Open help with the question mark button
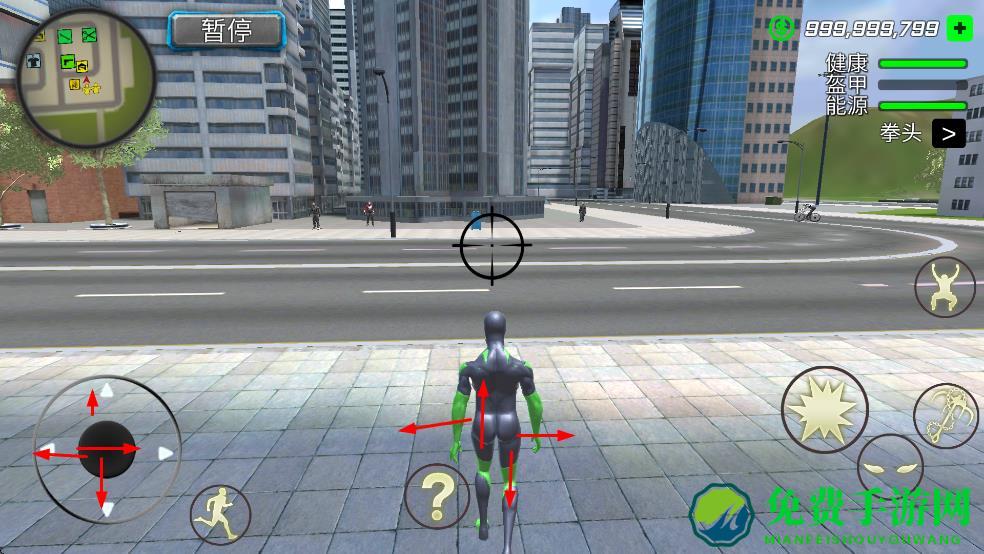 [437, 496]
